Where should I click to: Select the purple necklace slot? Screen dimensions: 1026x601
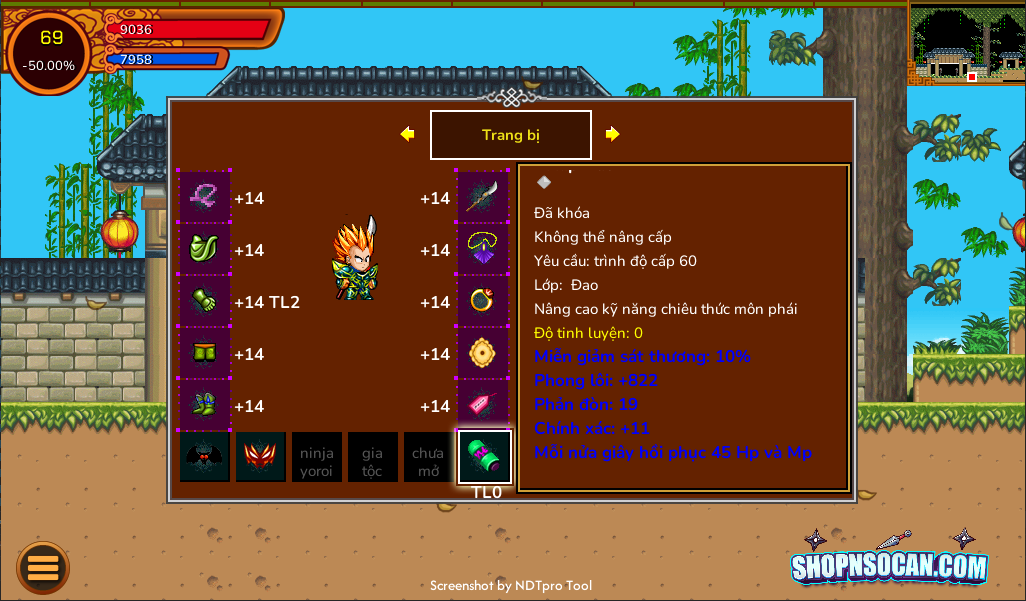483,250
